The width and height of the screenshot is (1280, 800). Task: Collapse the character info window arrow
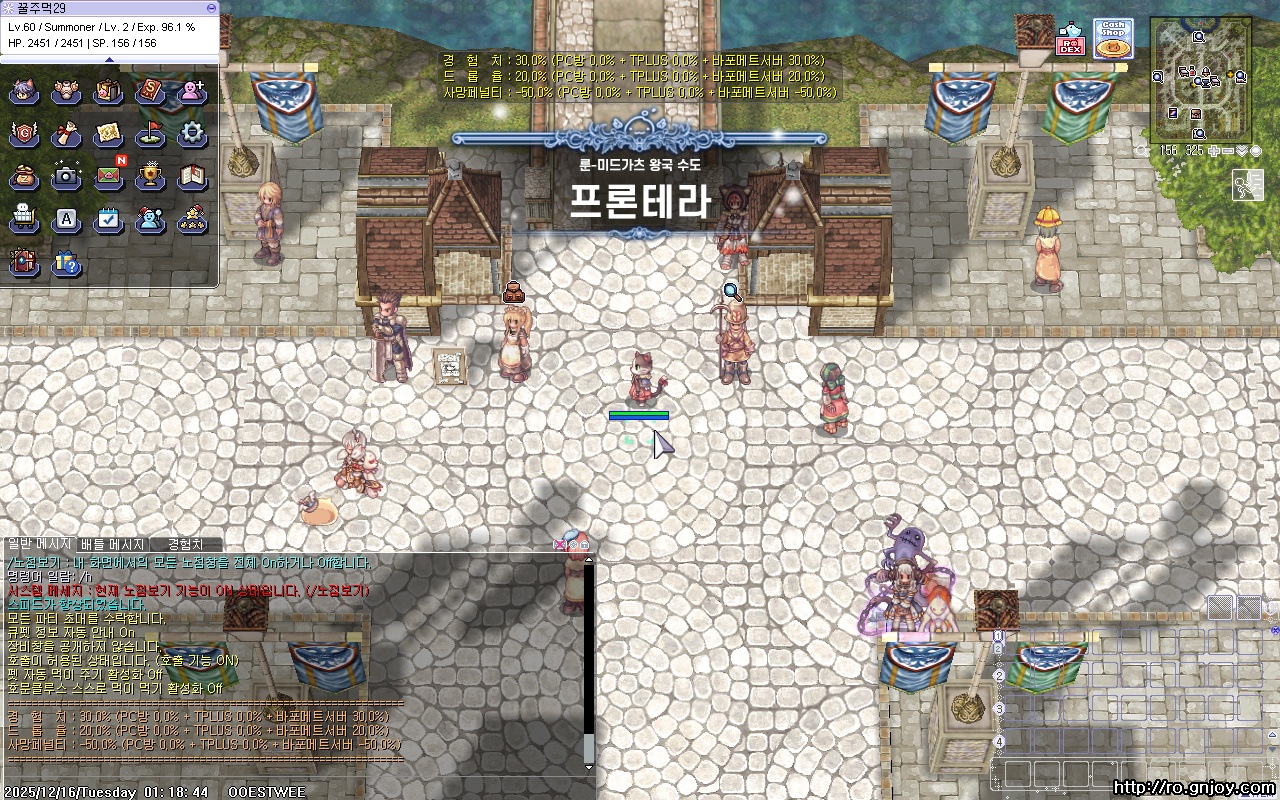110,58
